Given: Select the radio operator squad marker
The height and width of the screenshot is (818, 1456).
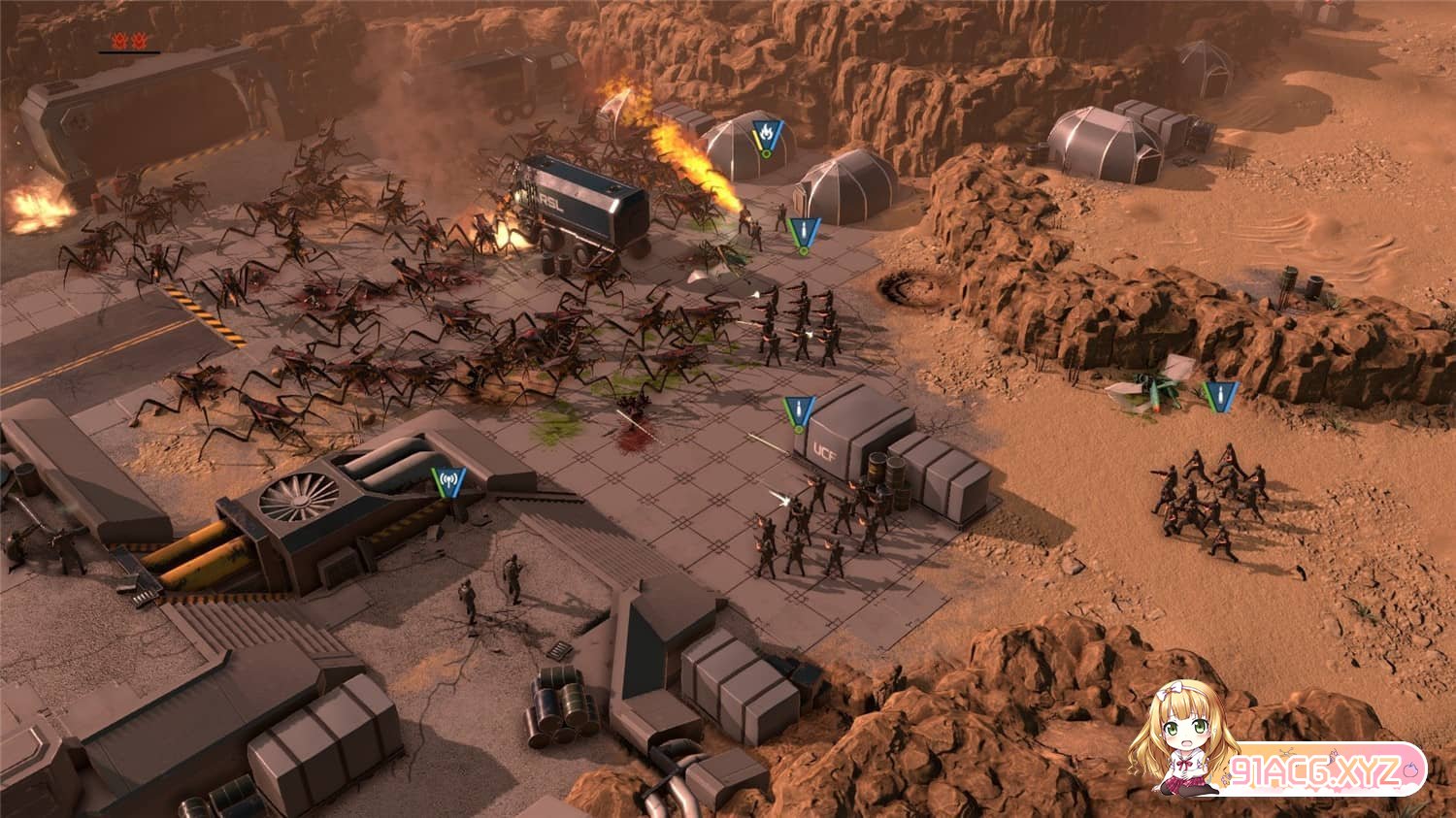Looking at the screenshot, I should coord(448,480).
